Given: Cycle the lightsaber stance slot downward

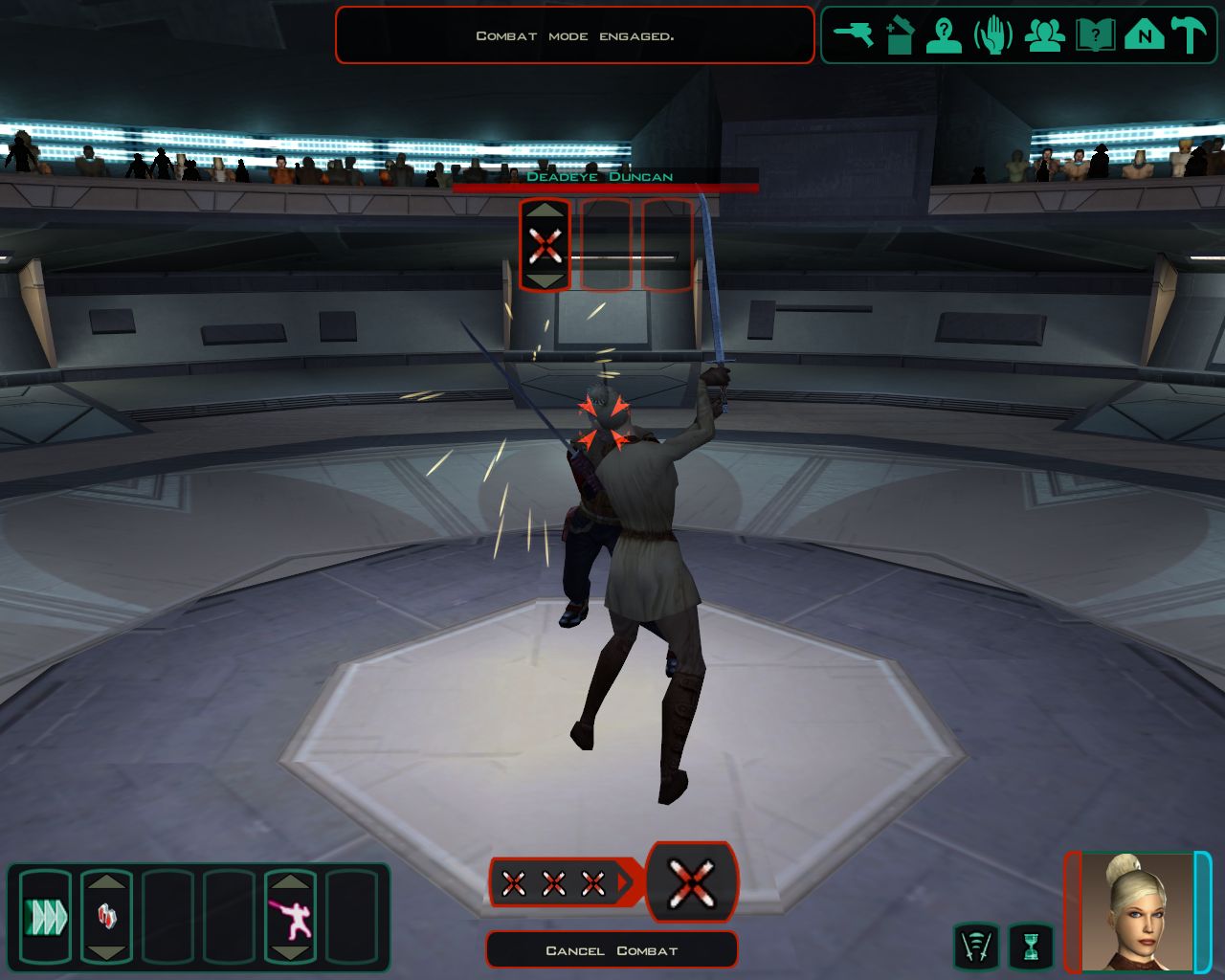Looking at the screenshot, I should click(290, 953).
